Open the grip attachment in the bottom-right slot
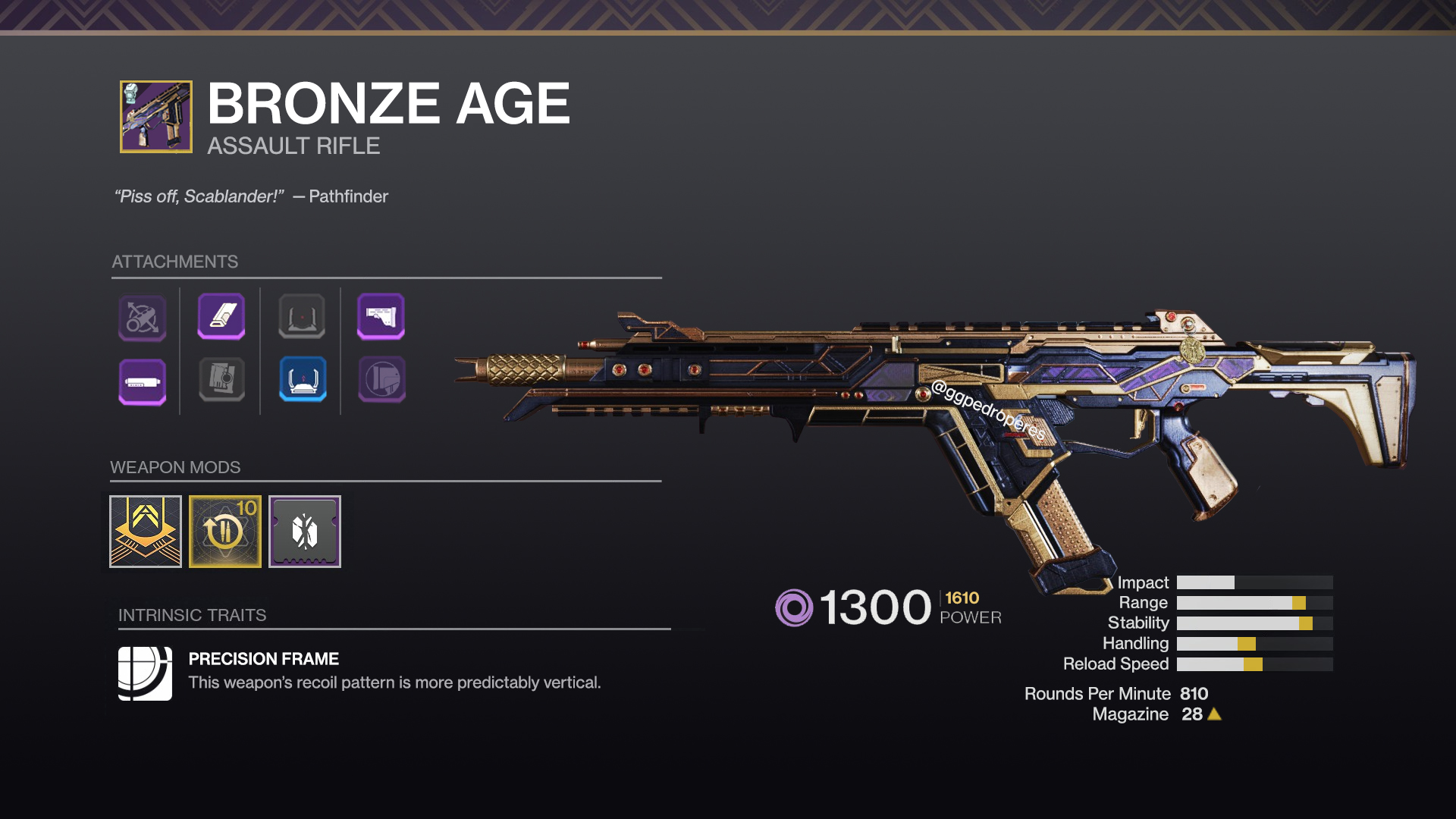The height and width of the screenshot is (819, 1456). [381, 381]
